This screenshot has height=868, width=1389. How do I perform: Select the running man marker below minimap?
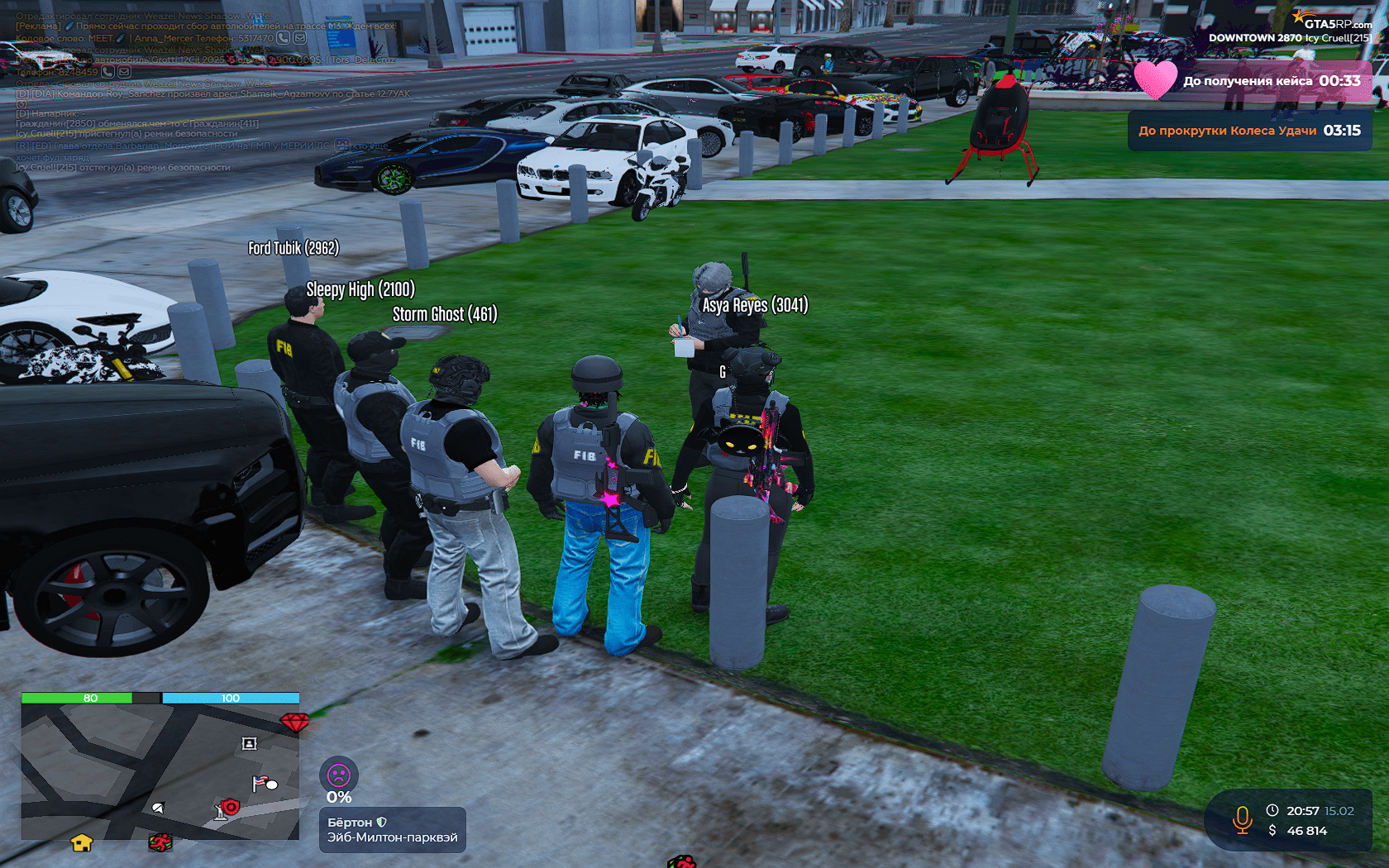[160, 842]
